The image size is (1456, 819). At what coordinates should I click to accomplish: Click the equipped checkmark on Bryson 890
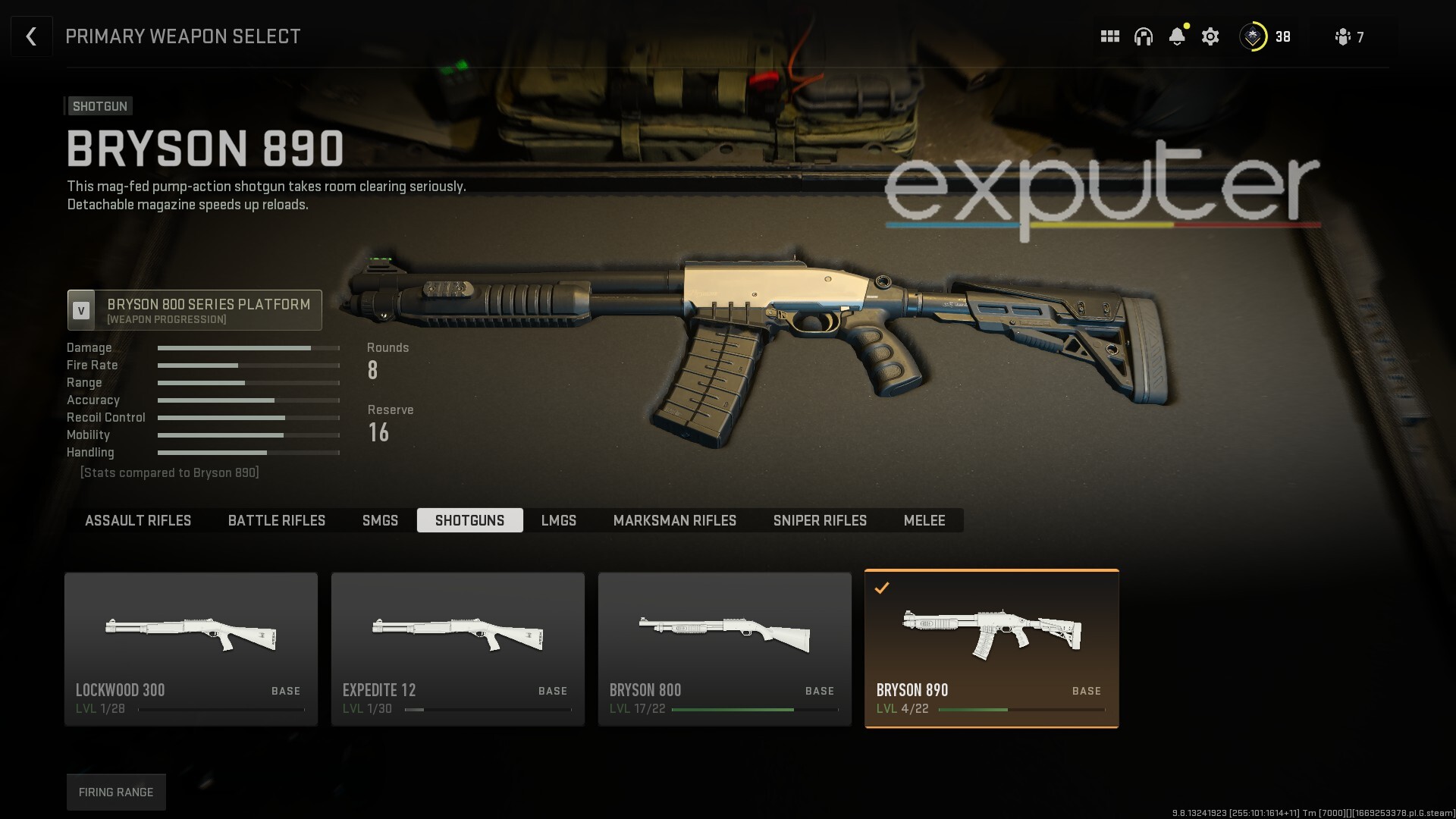coord(881,586)
